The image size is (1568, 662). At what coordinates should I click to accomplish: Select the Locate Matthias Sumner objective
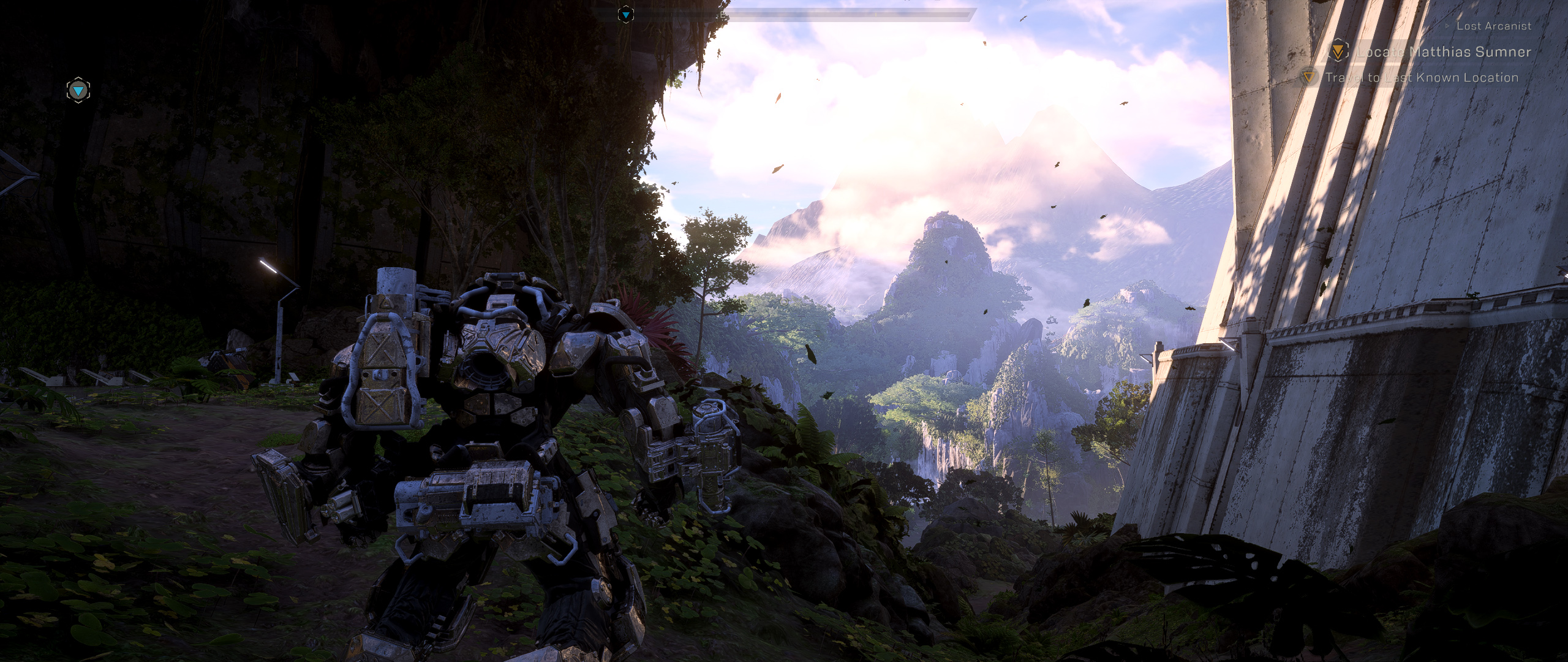pyautogui.click(x=1443, y=52)
